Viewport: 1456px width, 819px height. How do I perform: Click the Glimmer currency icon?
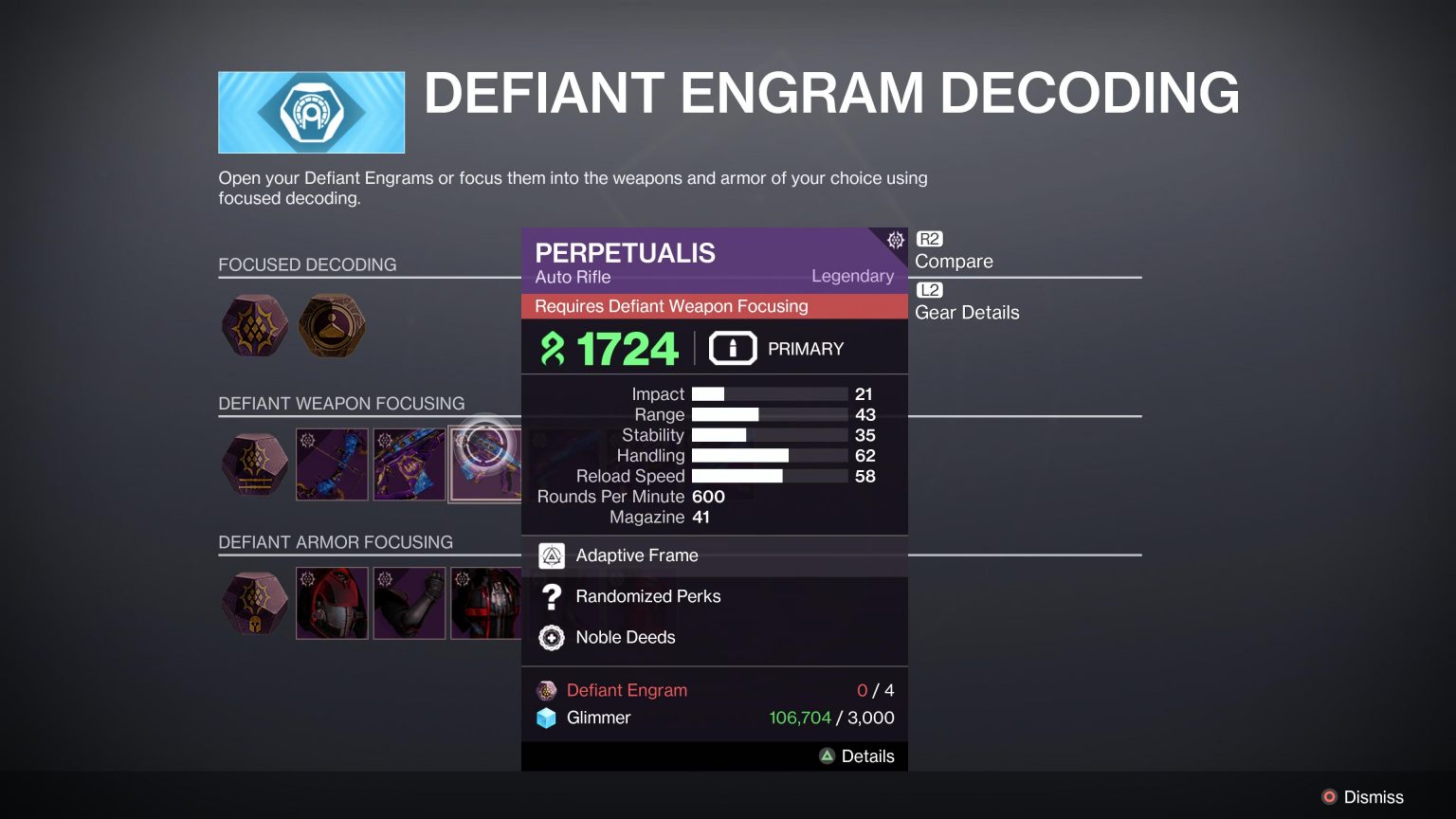547,718
